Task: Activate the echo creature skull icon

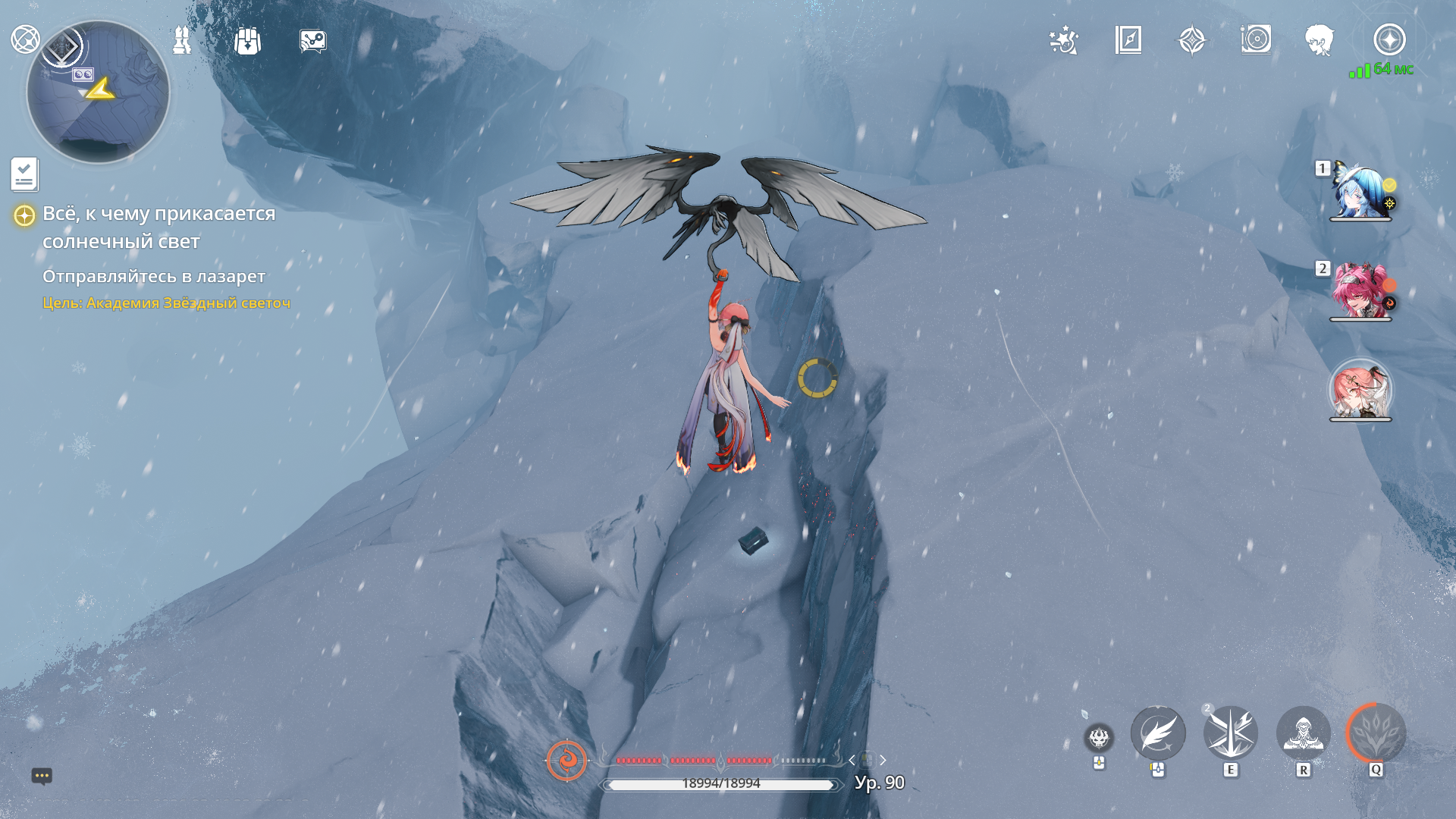Action: click(1099, 737)
